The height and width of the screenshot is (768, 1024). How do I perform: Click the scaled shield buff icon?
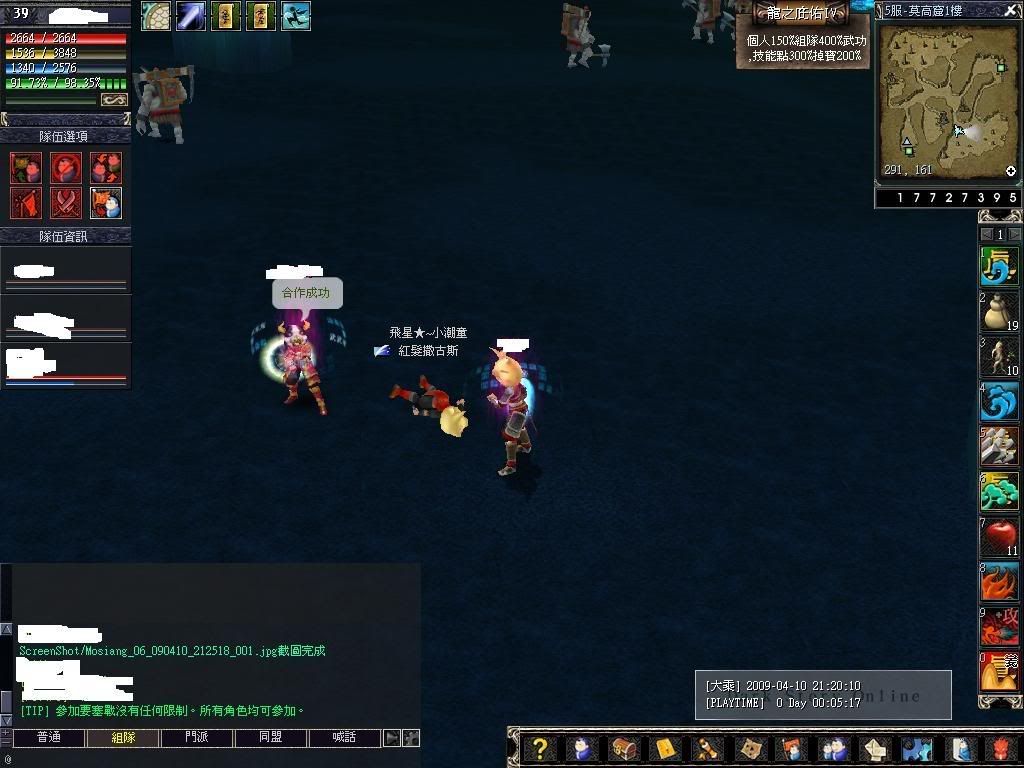[156, 16]
